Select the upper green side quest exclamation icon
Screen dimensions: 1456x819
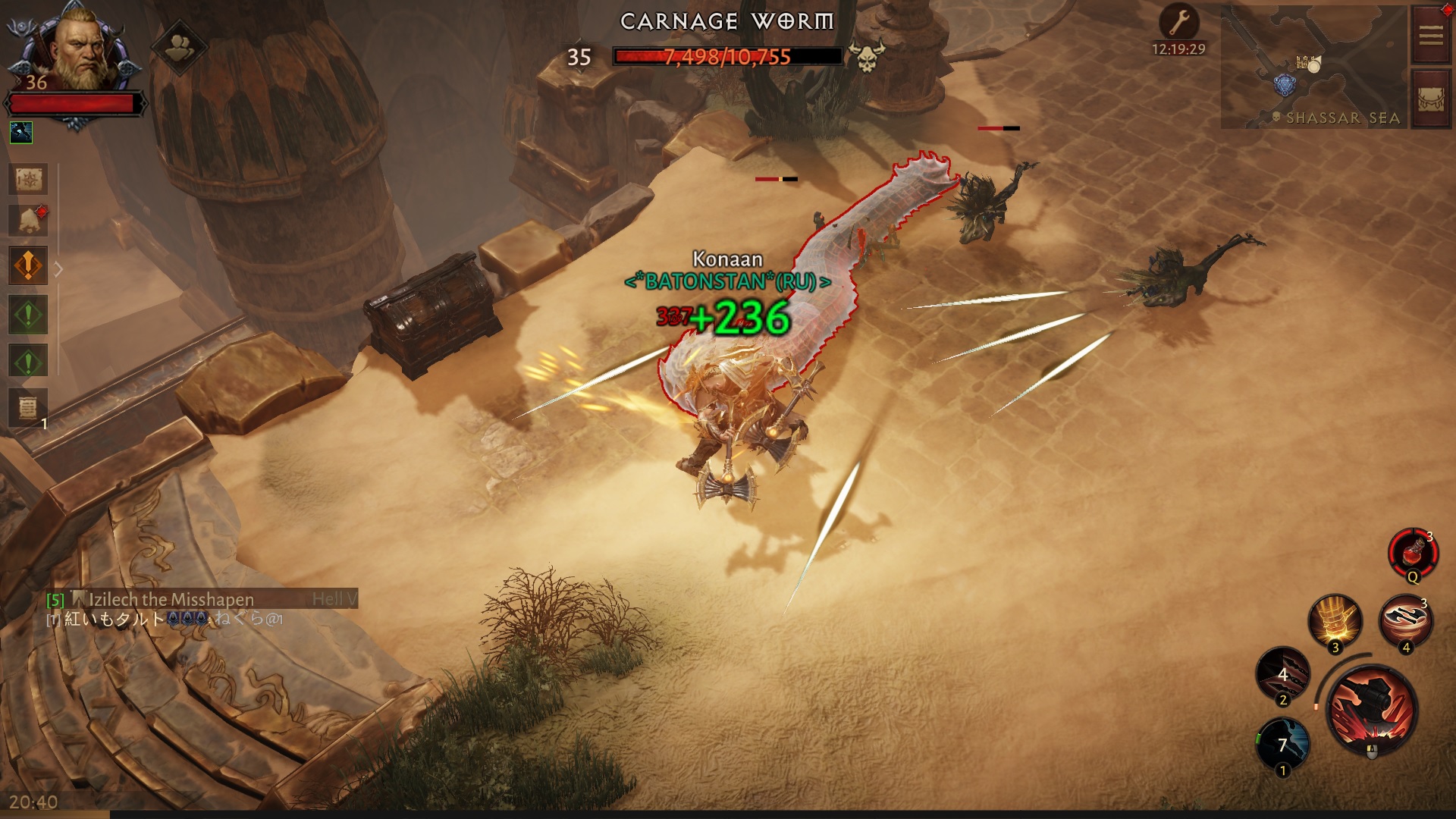coord(29,314)
